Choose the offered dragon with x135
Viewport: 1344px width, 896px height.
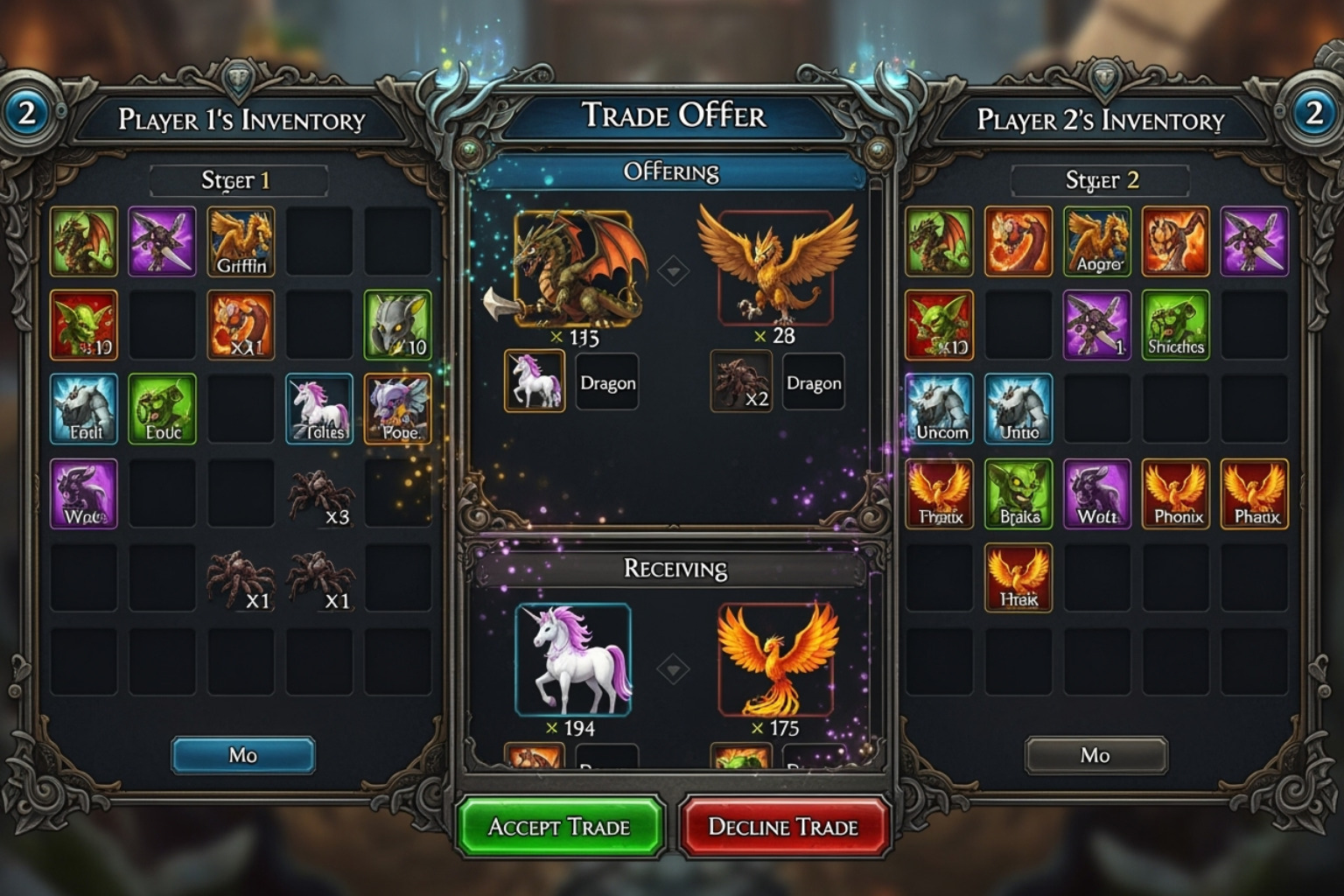click(575, 269)
